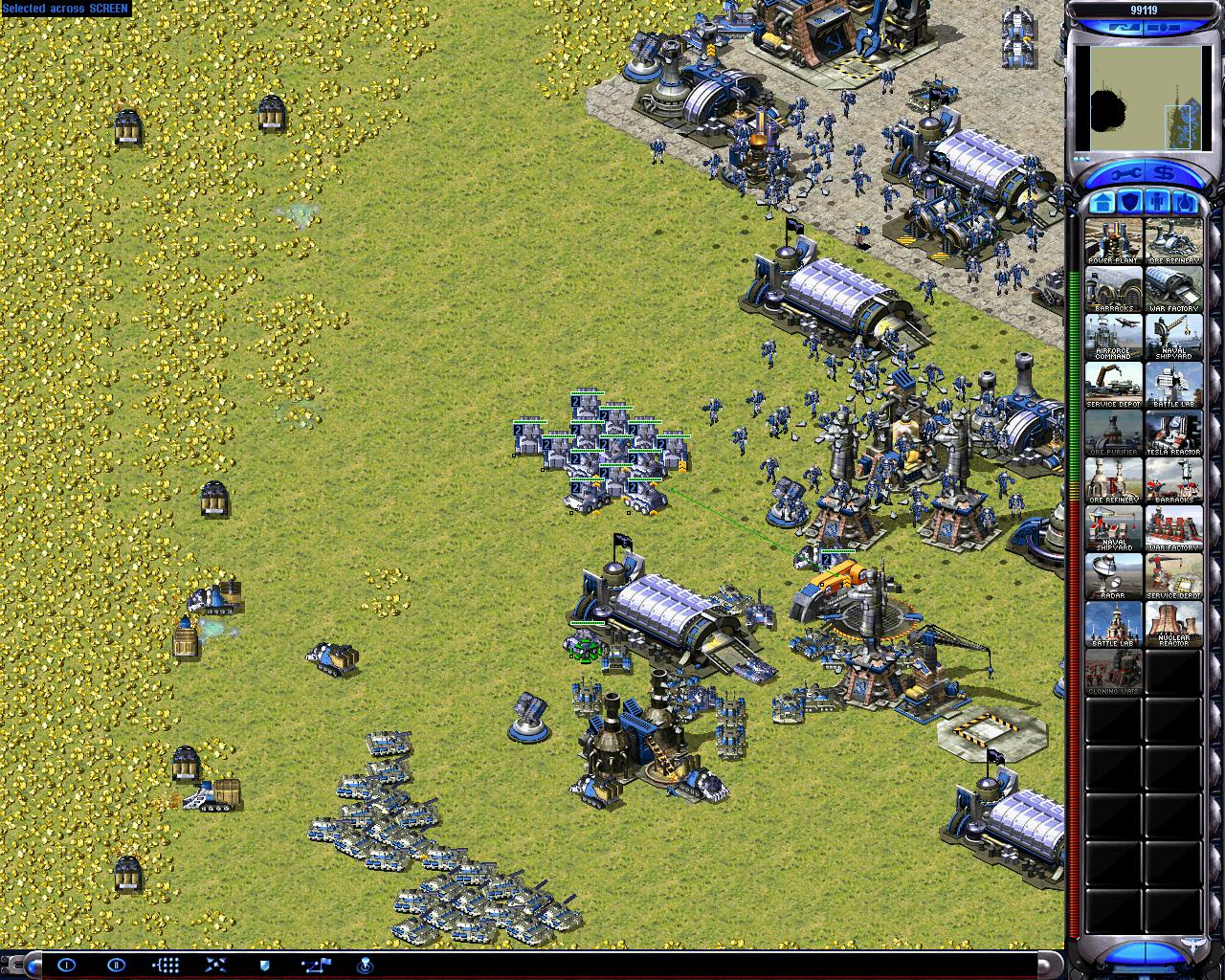The image size is (1225, 980).
Task: Switch to the shield defenses tab
Action: [x=1130, y=203]
